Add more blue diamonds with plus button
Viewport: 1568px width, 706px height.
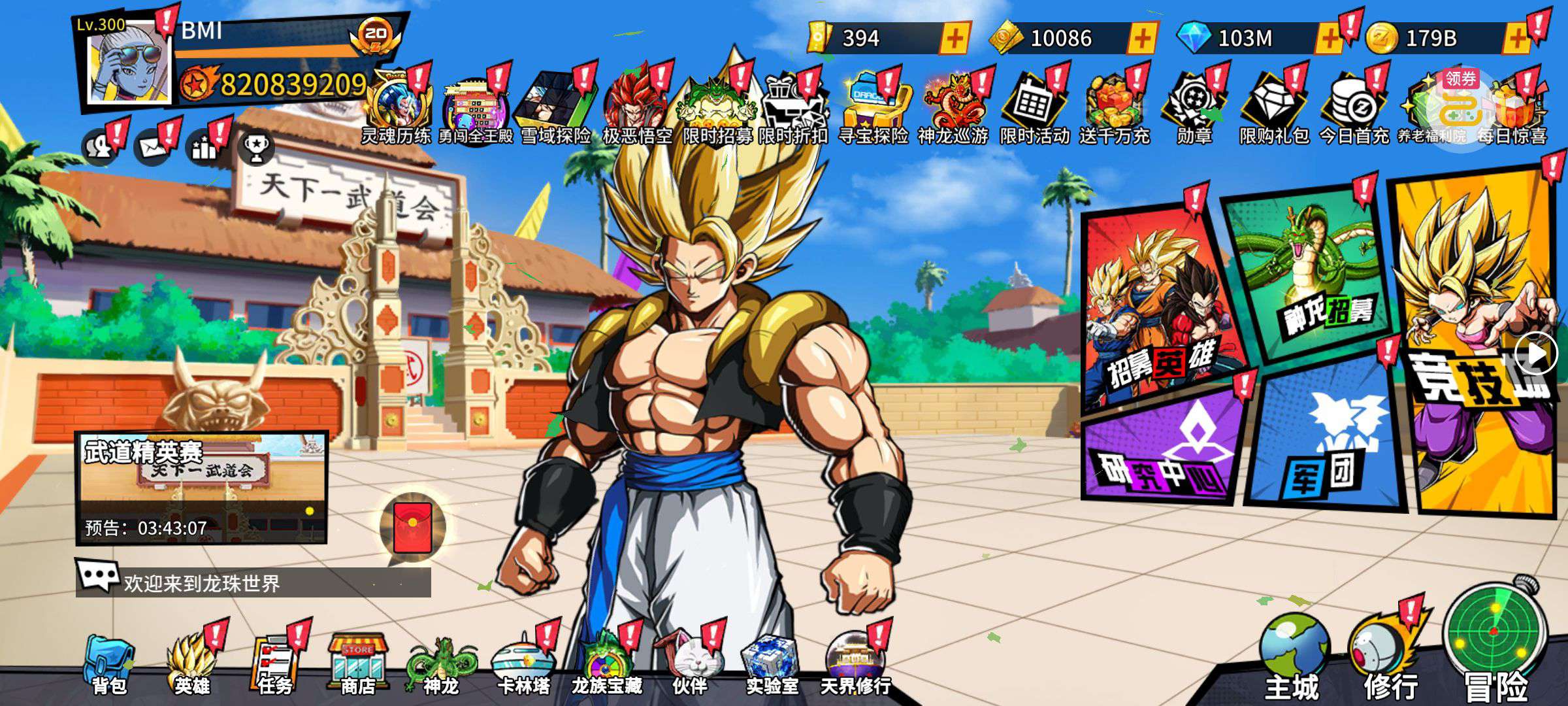pyautogui.click(x=1328, y=39)
